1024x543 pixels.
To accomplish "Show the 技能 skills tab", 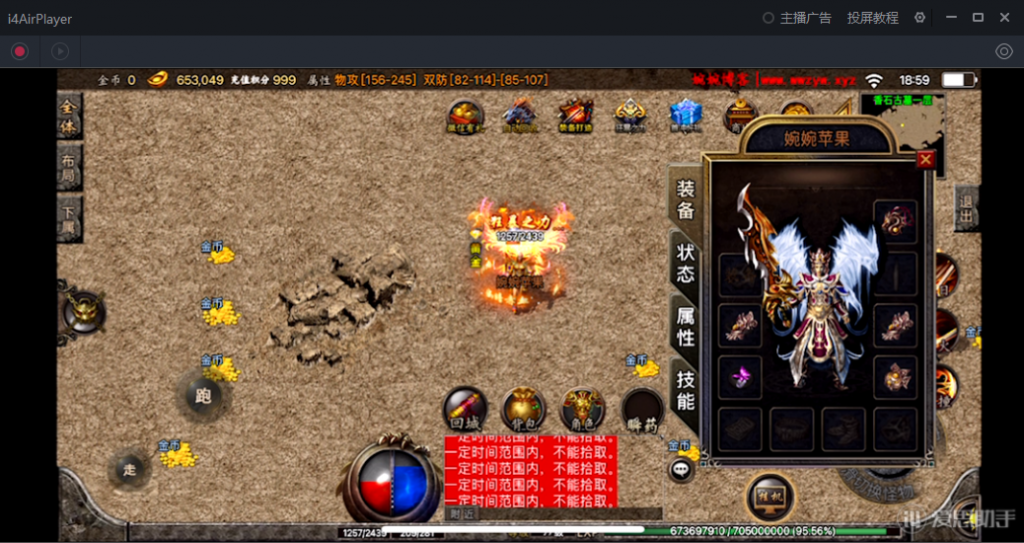I will pyautogui.click(x=686, y=390).
